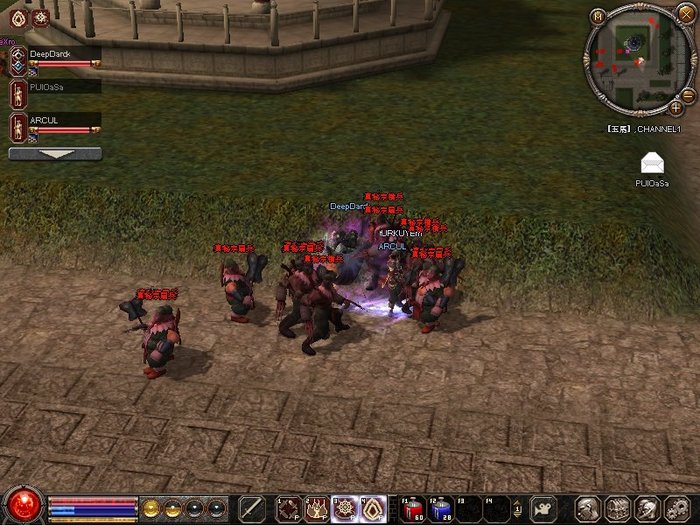
Task: Select the sword attack skill slot
Action: [253, 508]
